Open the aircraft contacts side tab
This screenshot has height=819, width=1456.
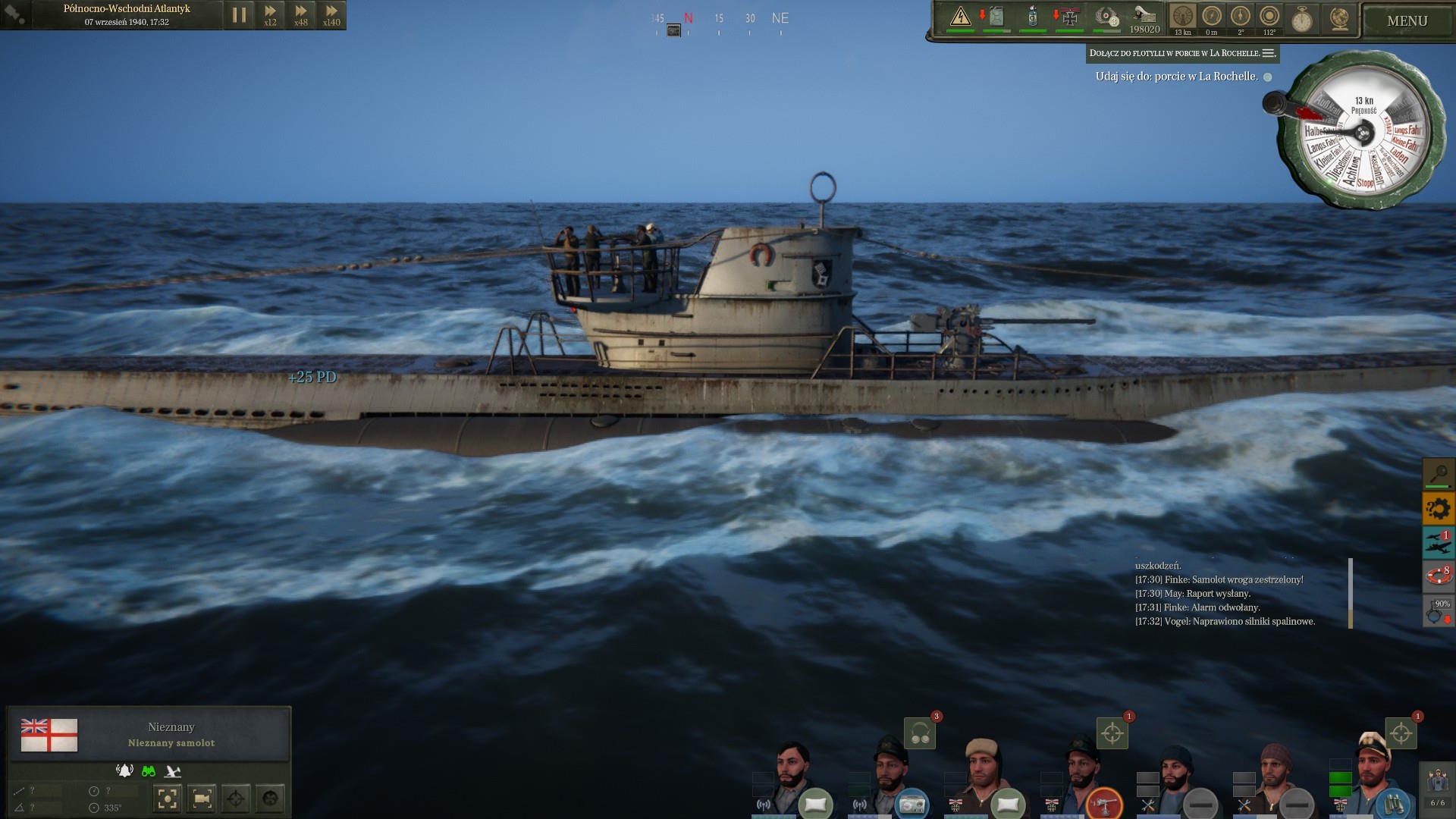coord(1438,541)
